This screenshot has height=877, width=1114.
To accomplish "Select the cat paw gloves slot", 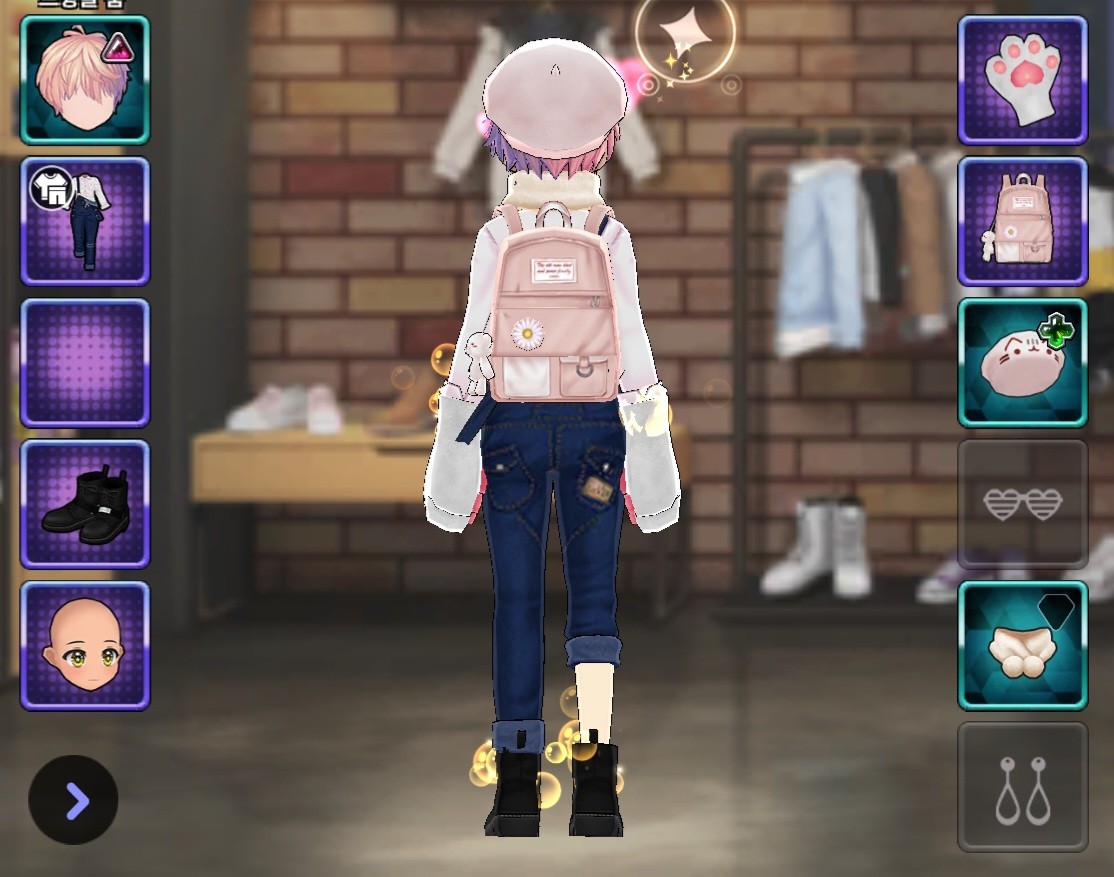I will [1022, 80].
